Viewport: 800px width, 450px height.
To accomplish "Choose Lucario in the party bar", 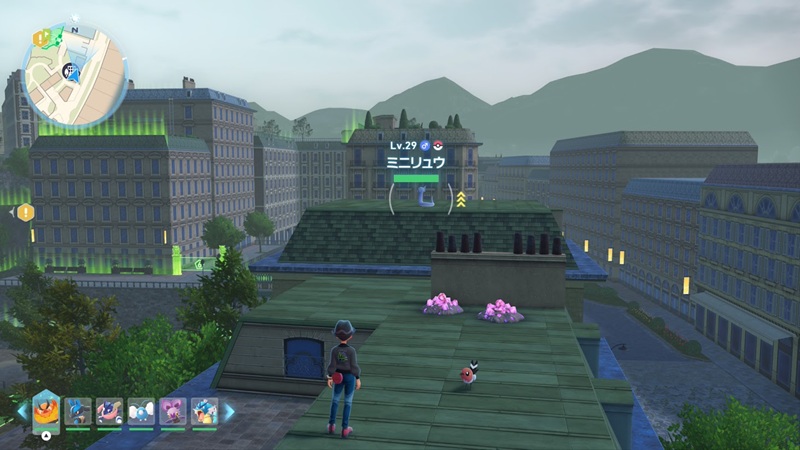I will click(x=78, y=411).
